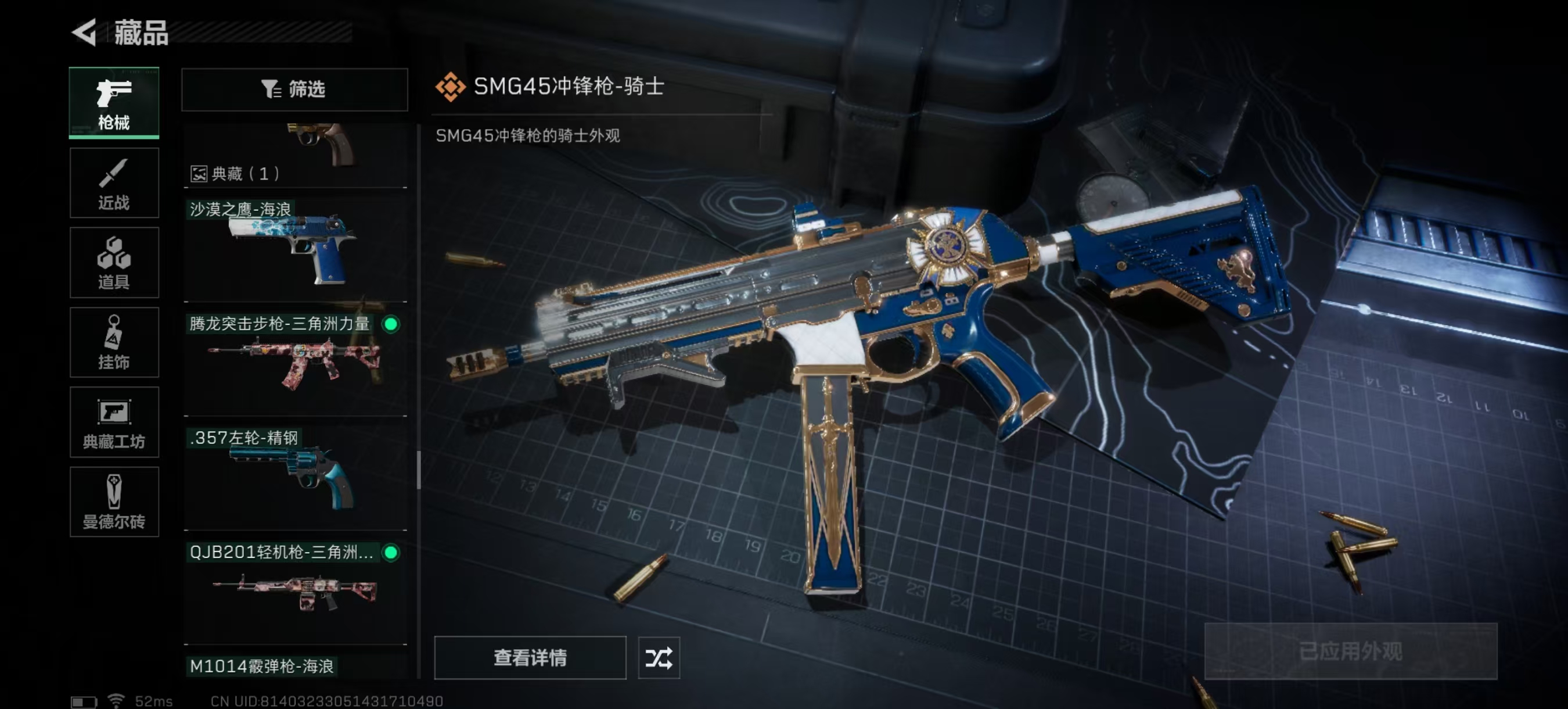Image resolution: width=1568 pixels, height=709 pixels.
Task: Open the 筛选 filter options
Action: click(294, 89)
